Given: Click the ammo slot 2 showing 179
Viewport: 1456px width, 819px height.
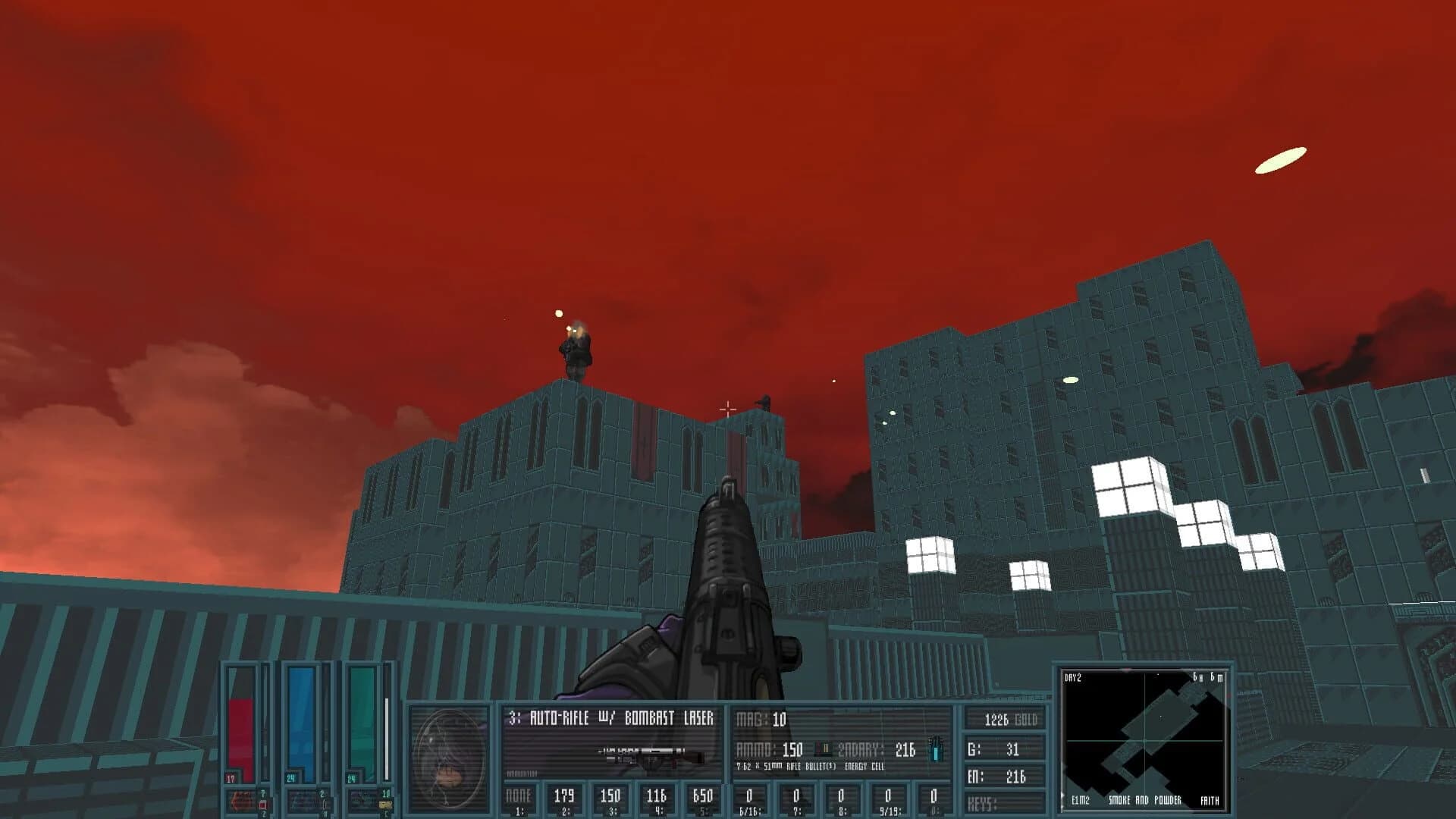Looking at the screenshot, I should coord(566,795).
